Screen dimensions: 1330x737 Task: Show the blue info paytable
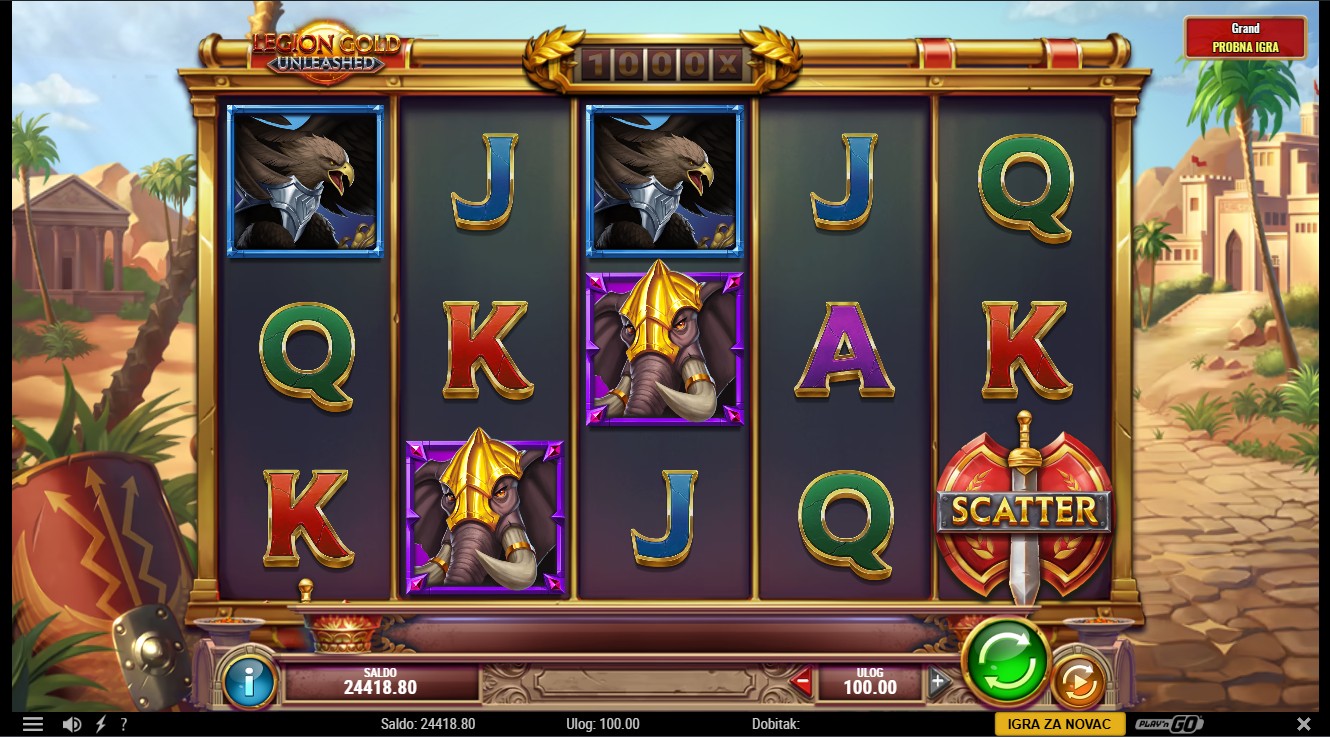(249, 682)
